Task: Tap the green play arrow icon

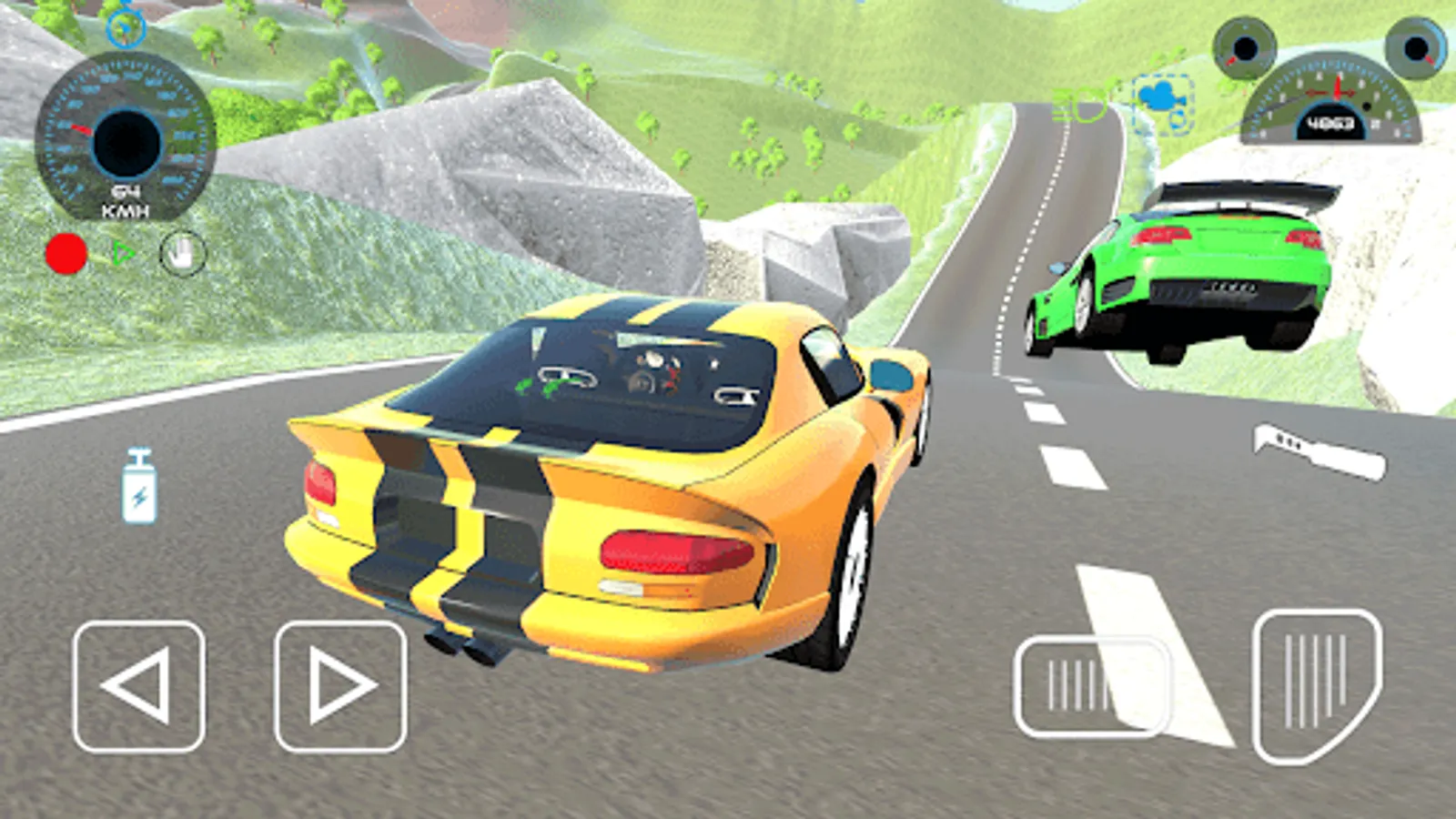Action: pyautogui.click(x=125, y=253)
